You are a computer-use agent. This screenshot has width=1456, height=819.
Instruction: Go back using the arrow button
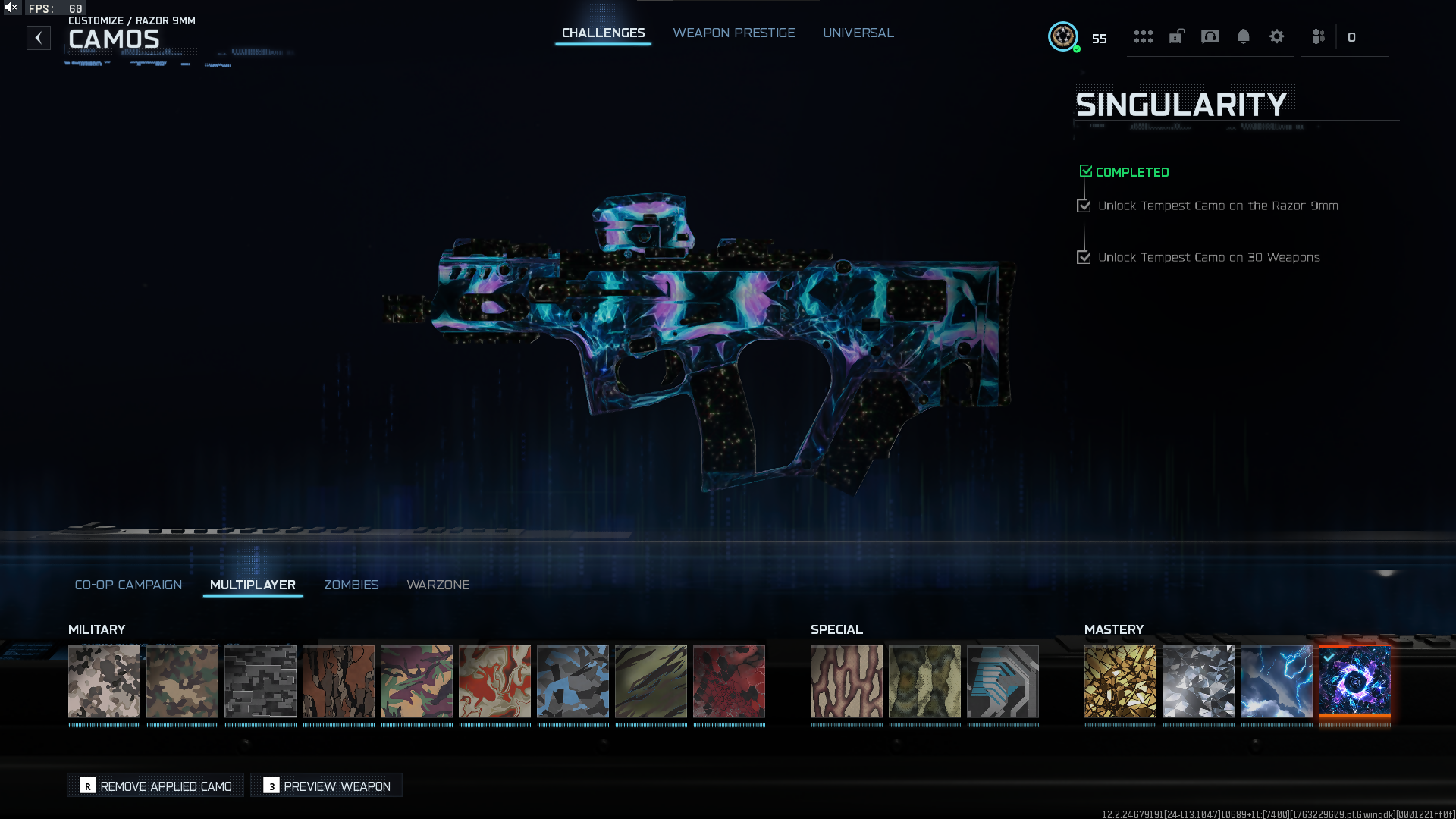pyautogui.click(x=39, y=38)
